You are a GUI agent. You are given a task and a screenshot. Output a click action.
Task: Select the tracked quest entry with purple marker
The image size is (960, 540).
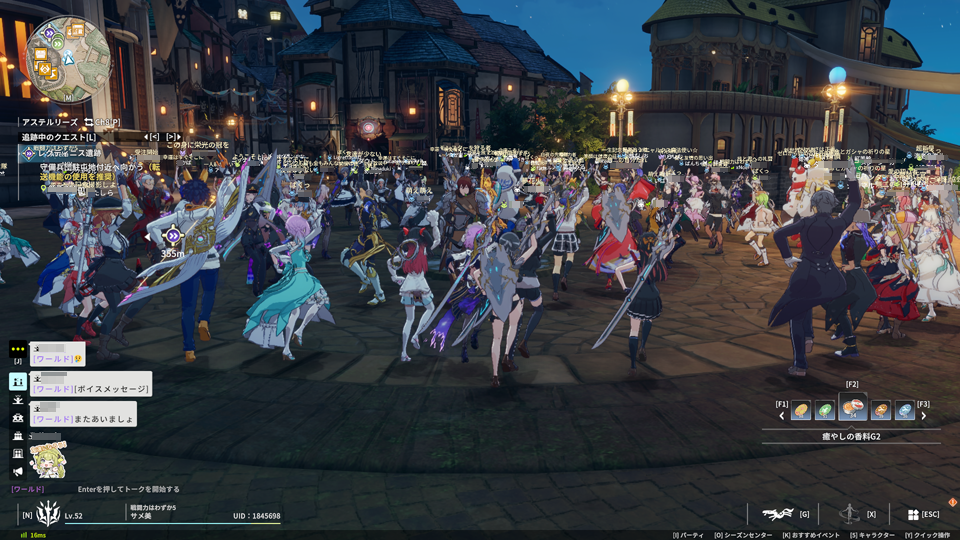click(x=30, y=154)
